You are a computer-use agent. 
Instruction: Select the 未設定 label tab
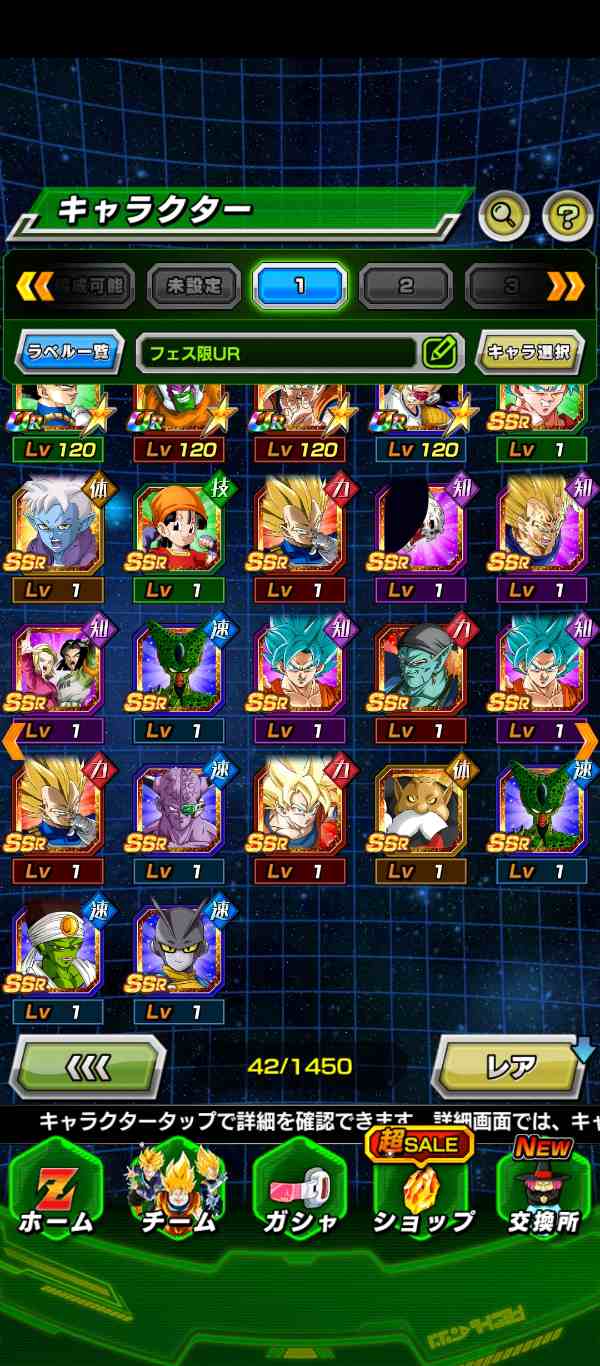pos(194,287)
